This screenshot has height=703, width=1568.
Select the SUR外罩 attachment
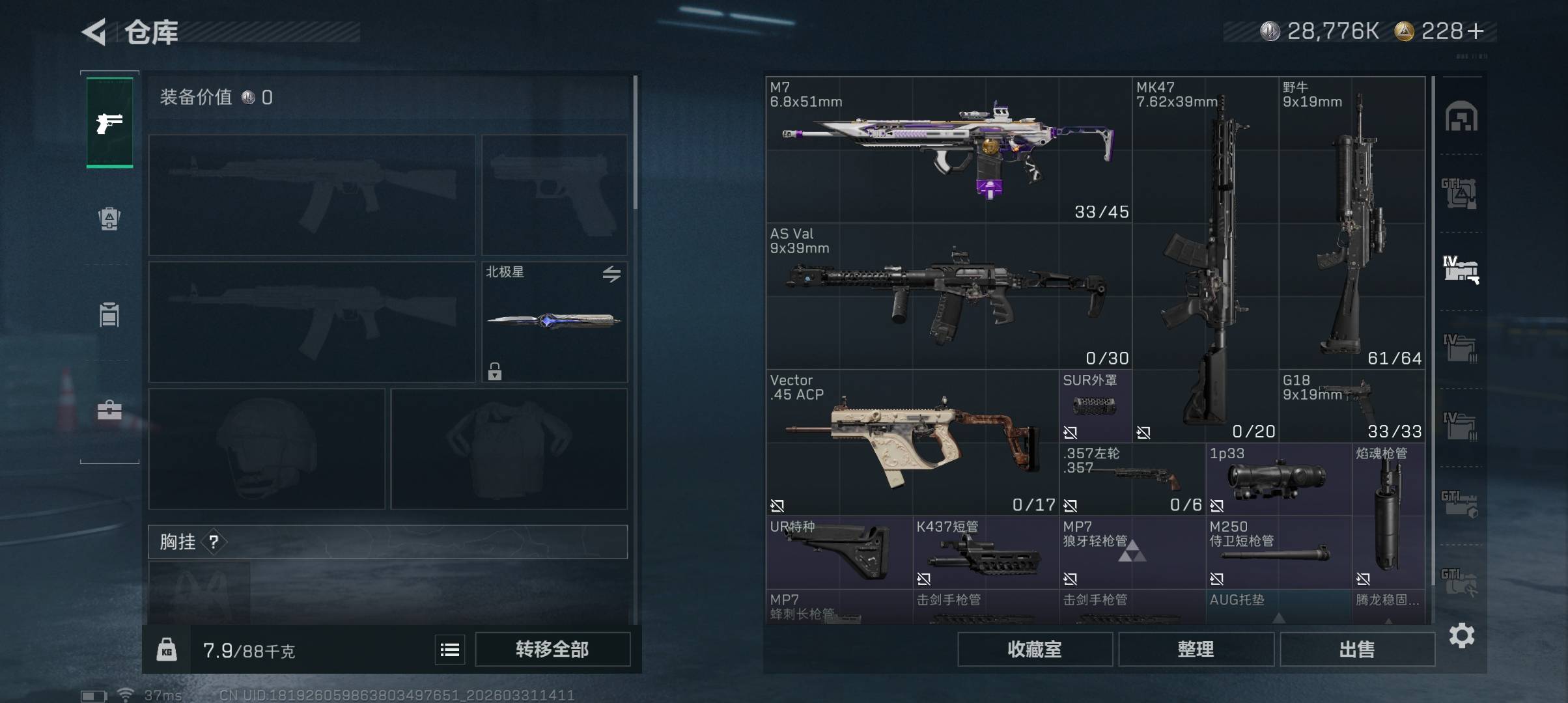[x=1095, y=406]
